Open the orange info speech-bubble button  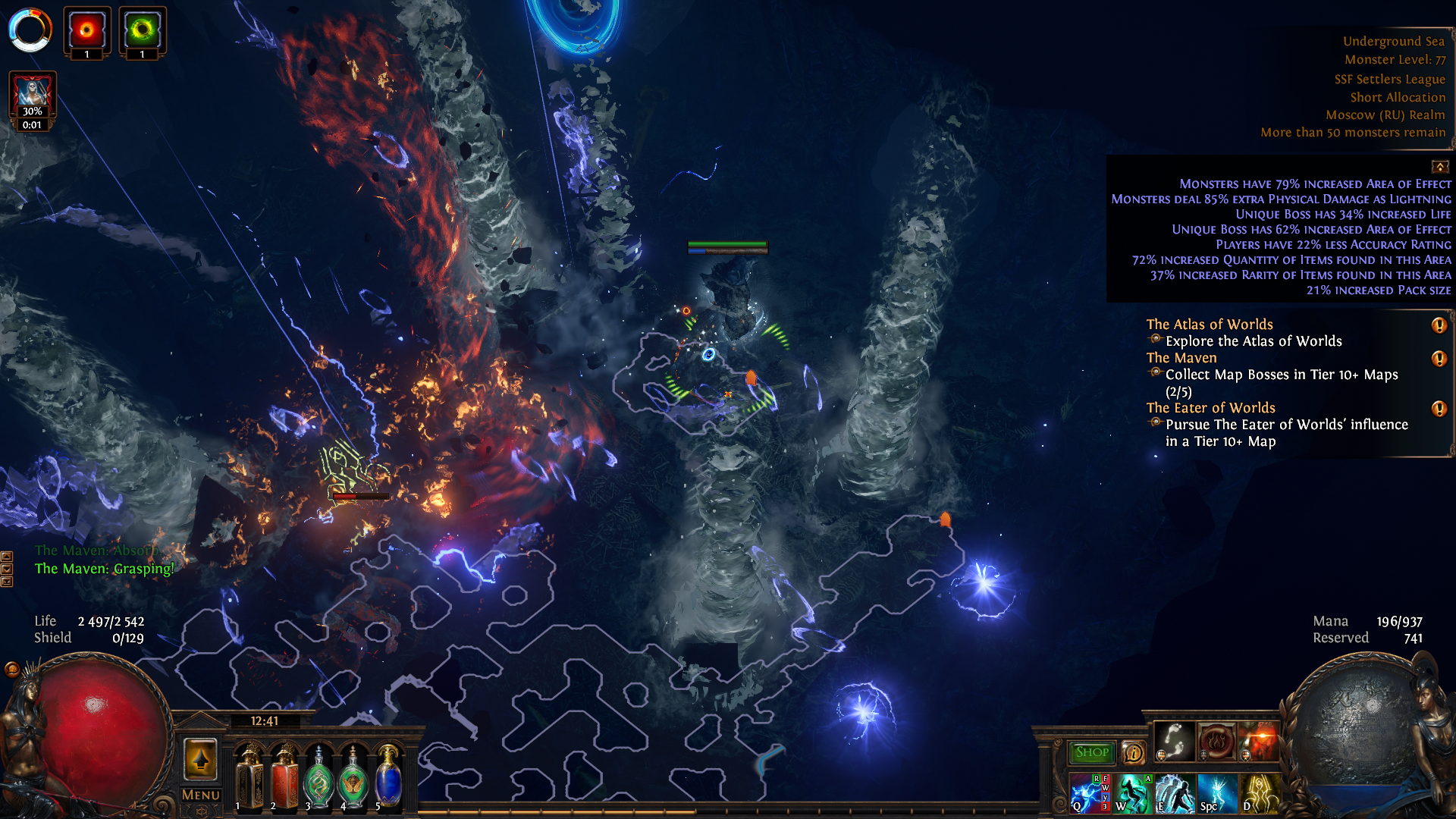pos(1134,752)
